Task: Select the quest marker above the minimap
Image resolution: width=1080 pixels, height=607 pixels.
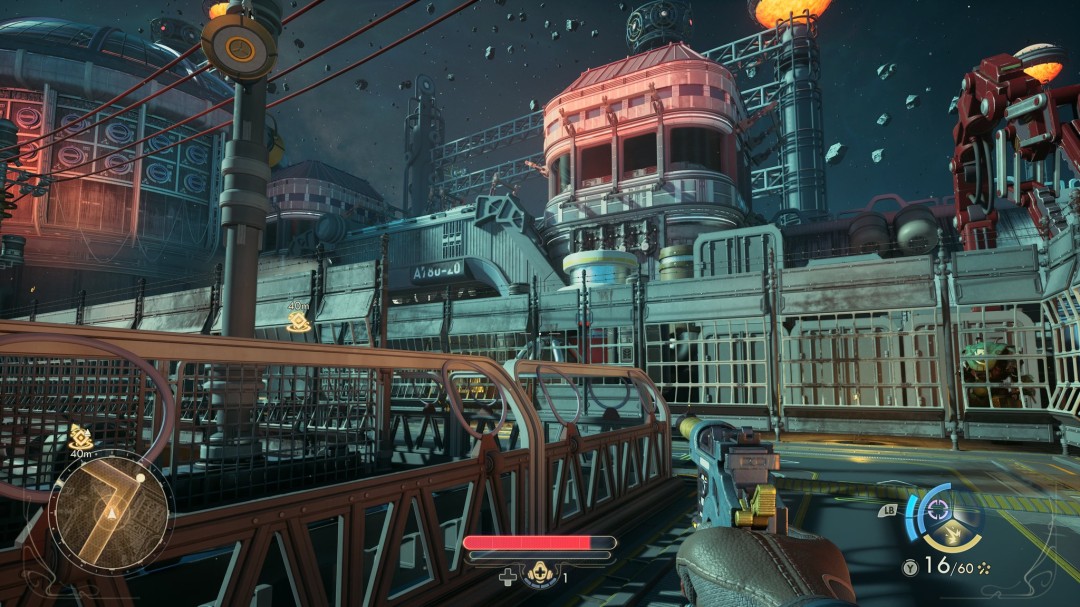Action: (x=81, y=436)
